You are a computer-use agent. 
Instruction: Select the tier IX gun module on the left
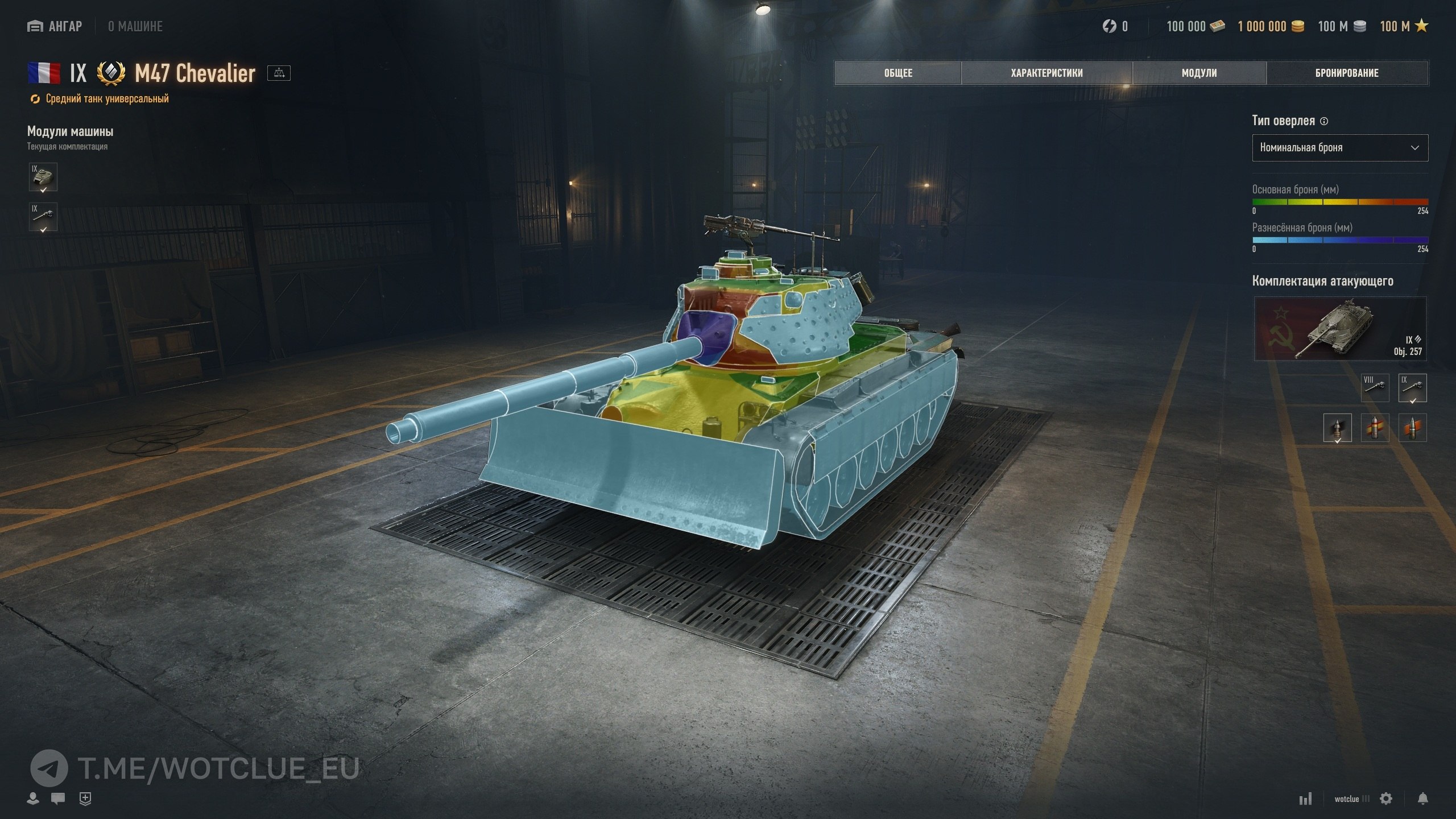pos(43,217)
